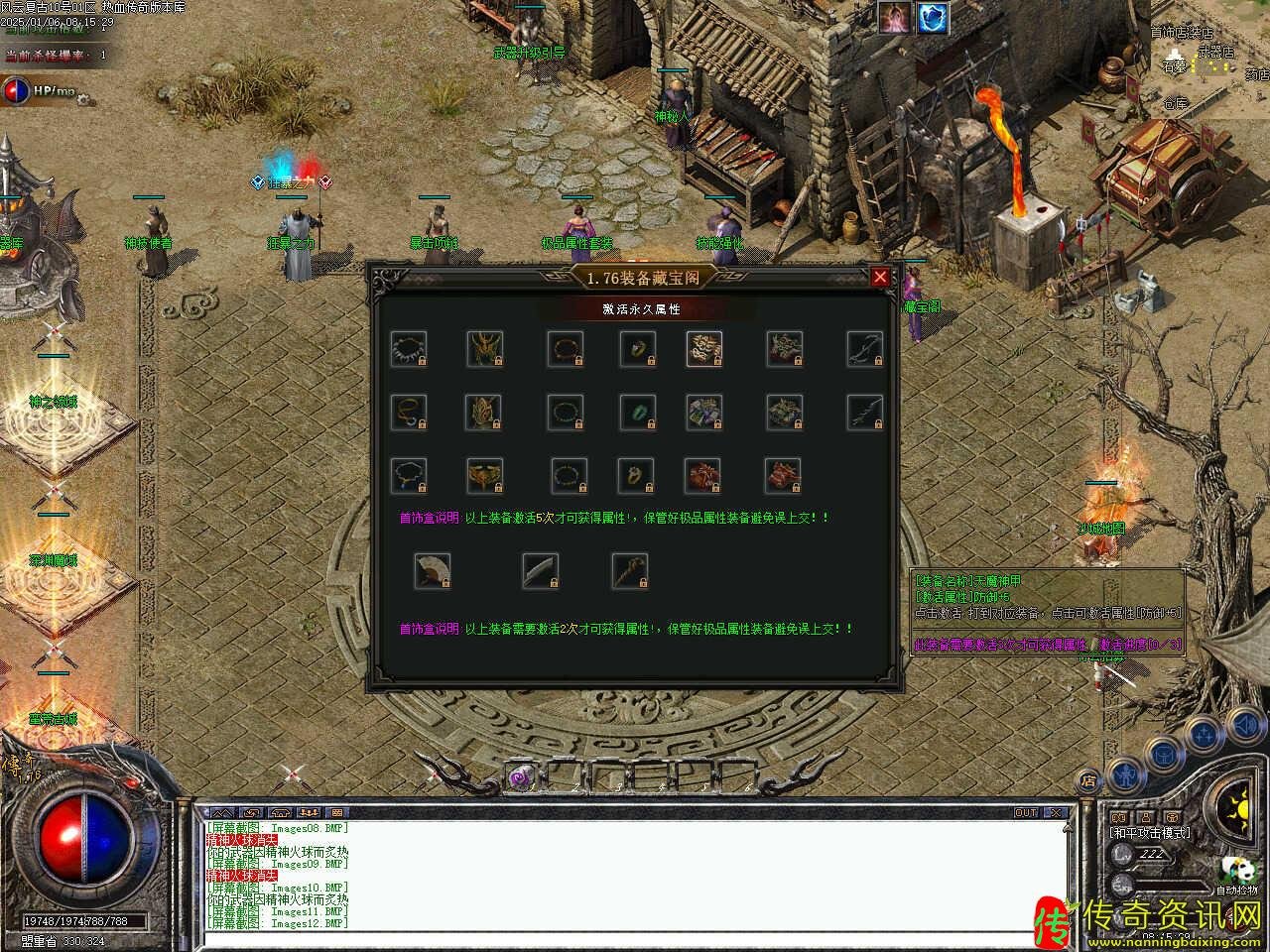
Task: Use the purple swirl item in the hotbar
Action: pyautogui.click(x=518, y=779)
